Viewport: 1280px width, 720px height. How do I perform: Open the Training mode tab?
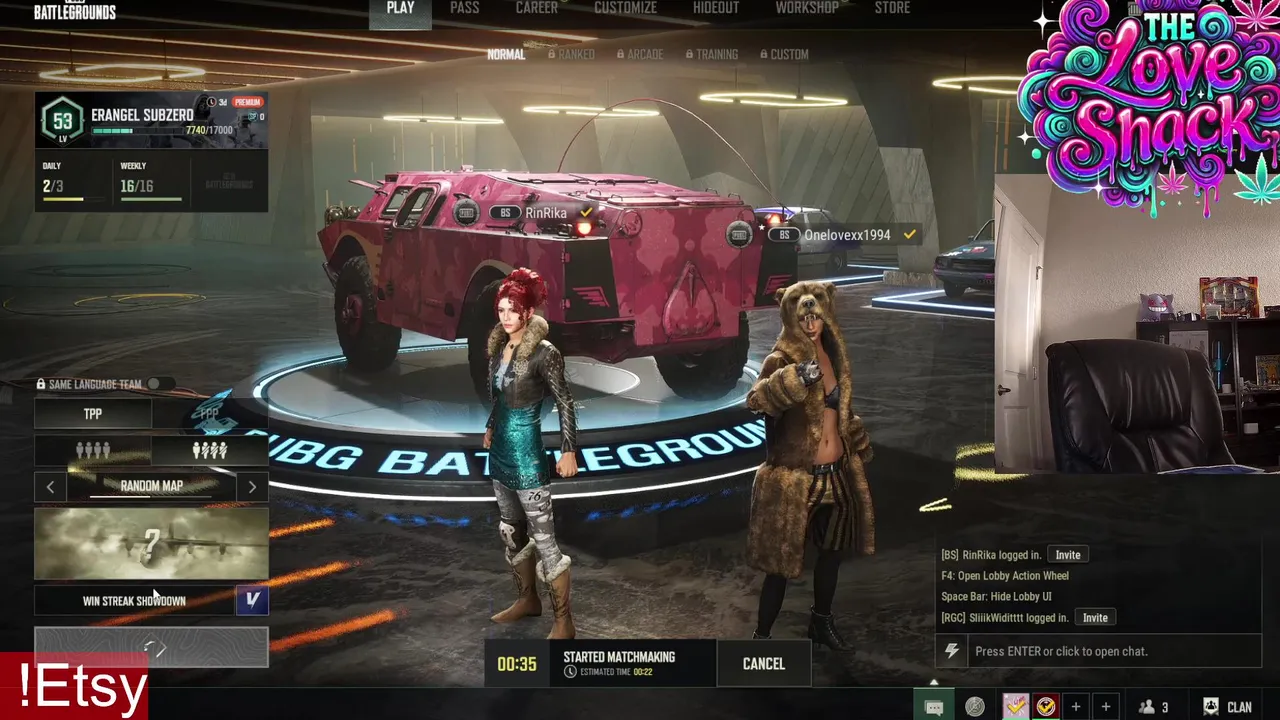click(712, 54)
